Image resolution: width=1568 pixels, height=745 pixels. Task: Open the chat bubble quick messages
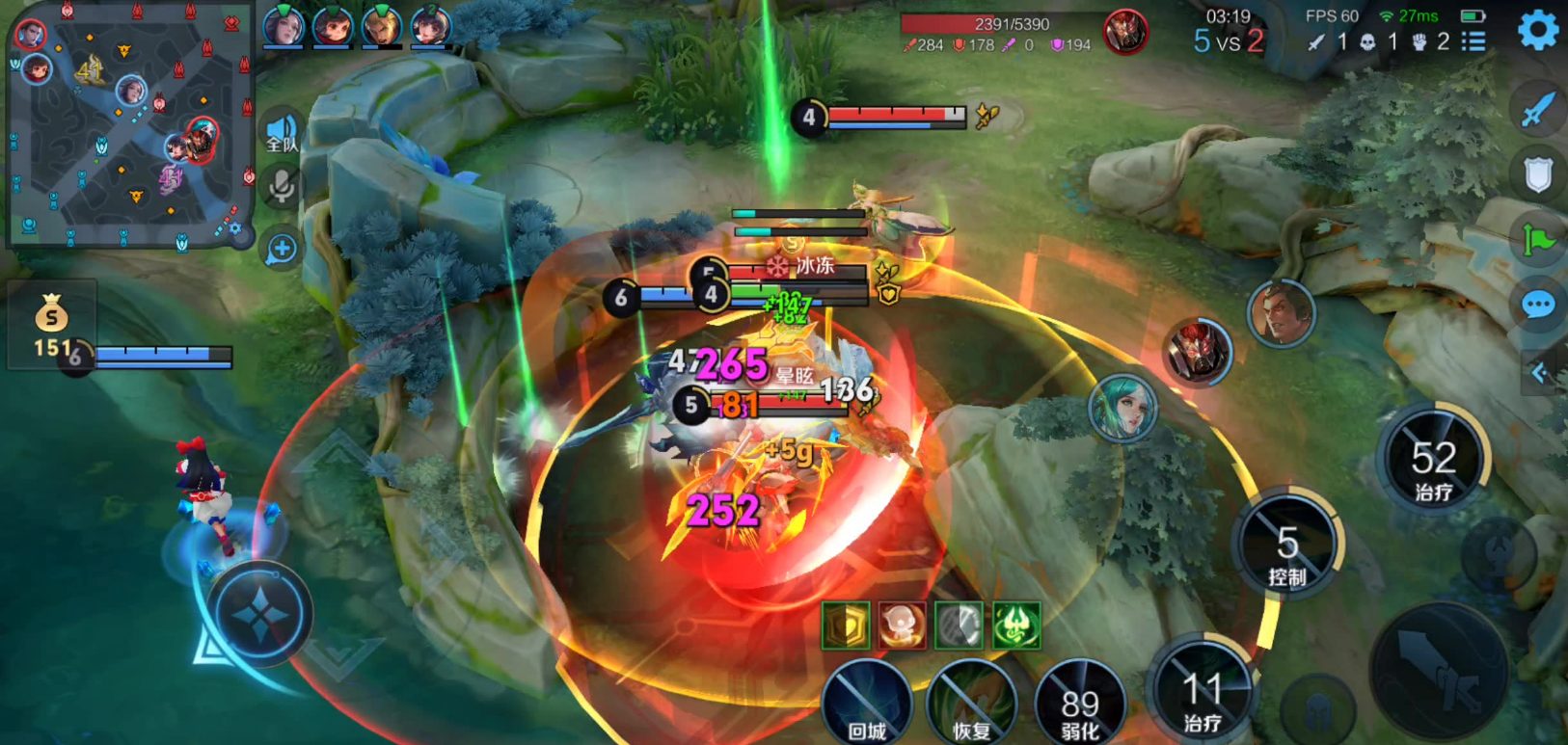(1537, 306)
